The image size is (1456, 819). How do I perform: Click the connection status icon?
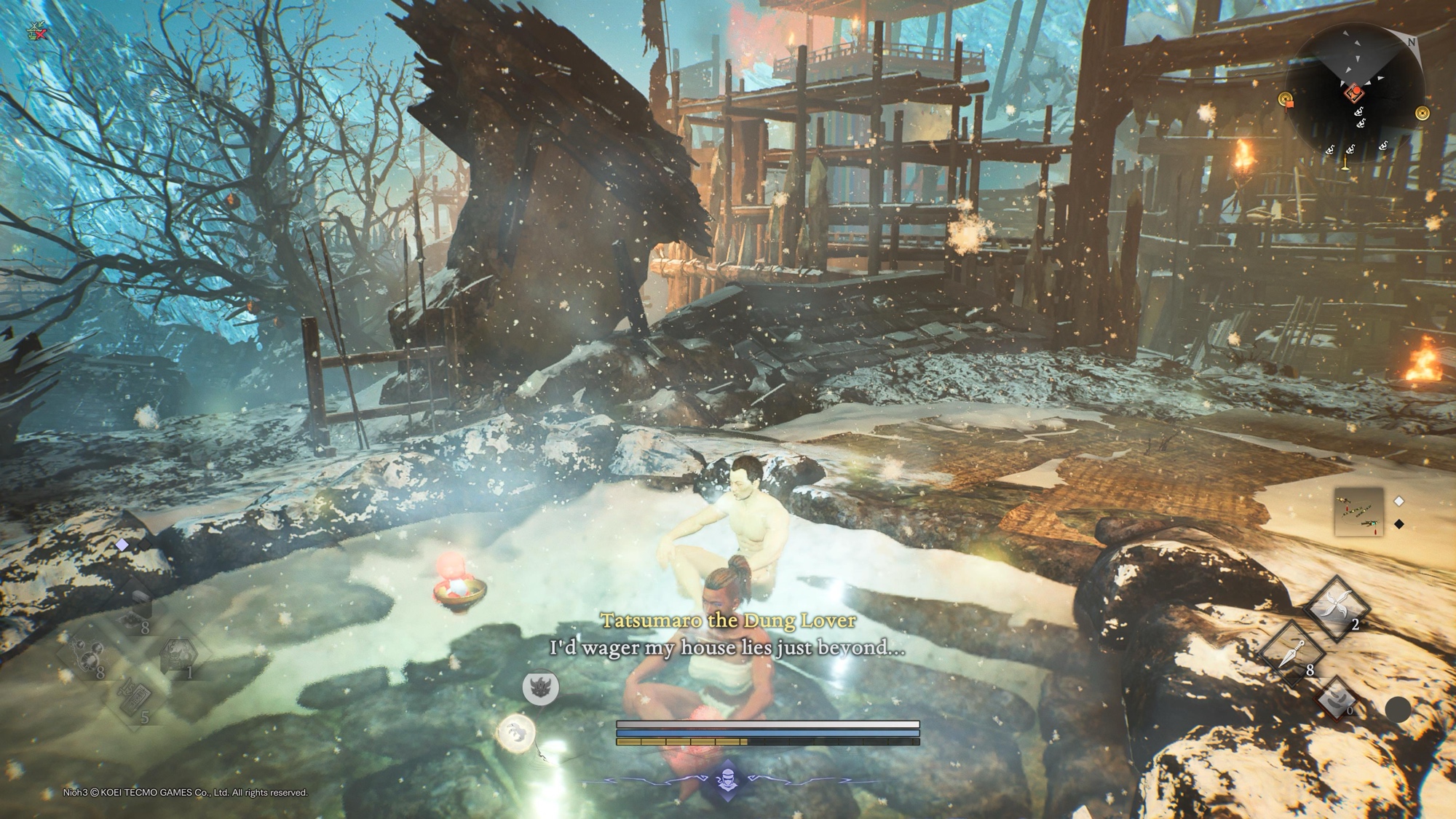pos(36,31)
